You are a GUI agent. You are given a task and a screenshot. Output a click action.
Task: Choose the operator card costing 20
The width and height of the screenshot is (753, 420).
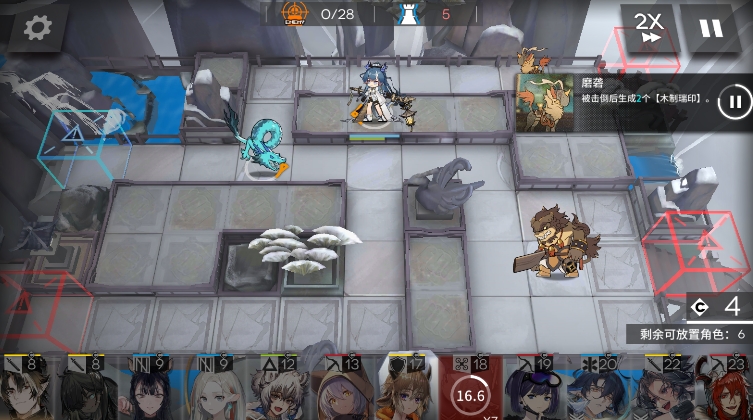(592, 390)
